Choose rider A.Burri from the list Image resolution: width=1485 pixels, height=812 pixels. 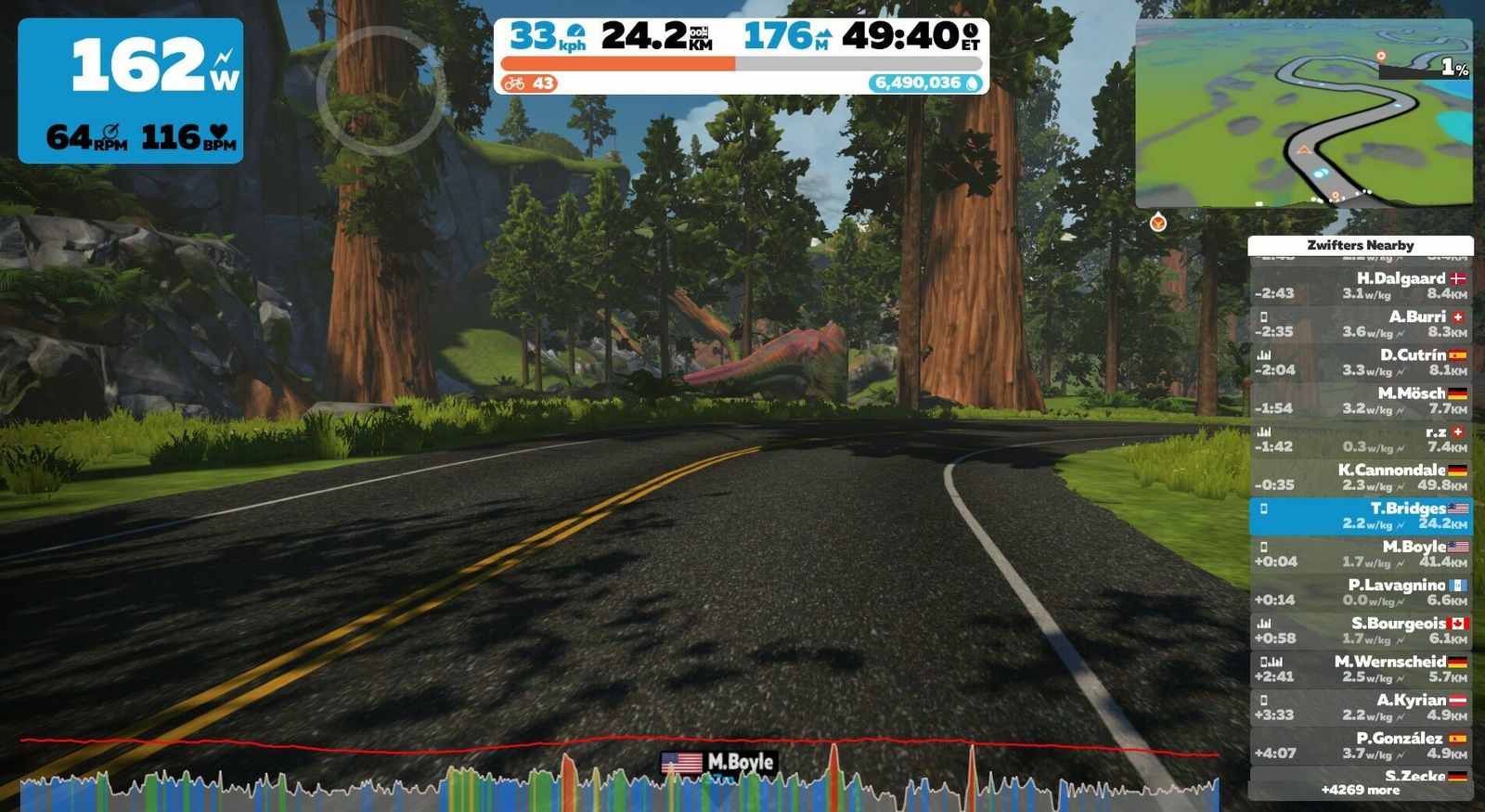(1360, 324)
